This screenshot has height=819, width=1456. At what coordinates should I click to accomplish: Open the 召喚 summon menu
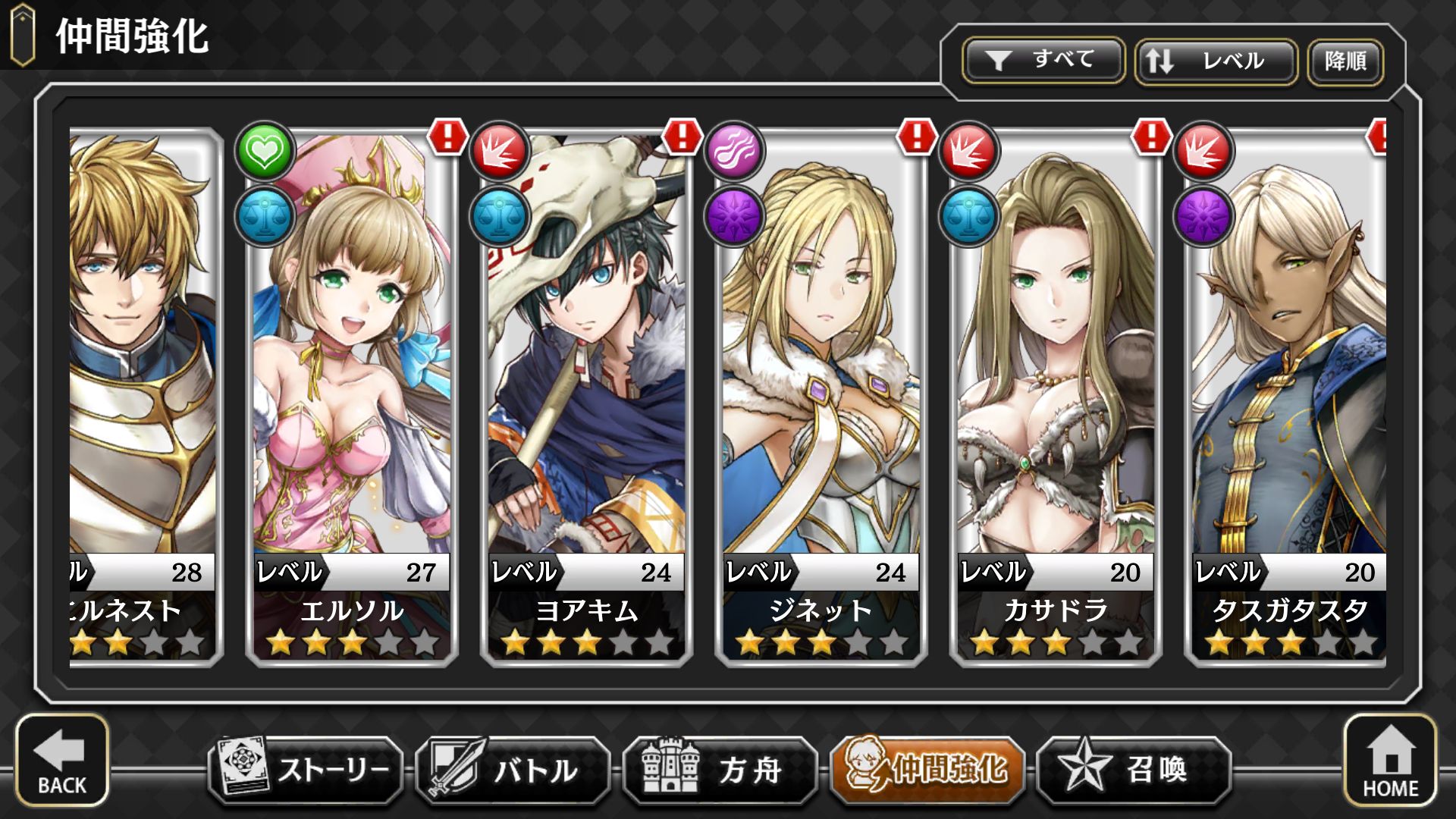[x=1134, y=770]
